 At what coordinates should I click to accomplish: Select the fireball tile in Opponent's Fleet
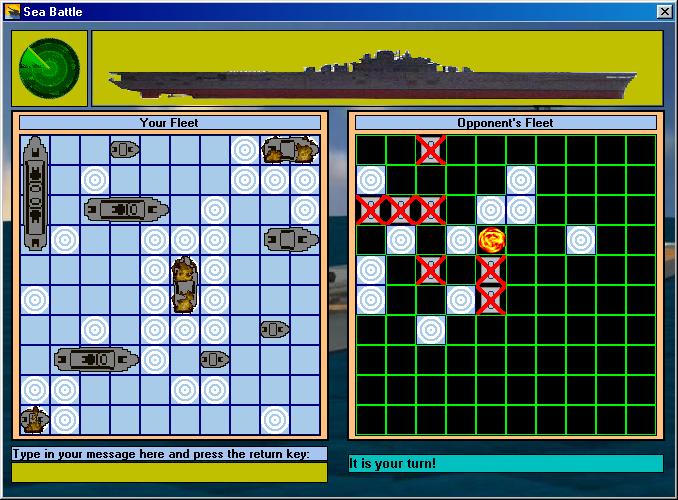point(491,240)
